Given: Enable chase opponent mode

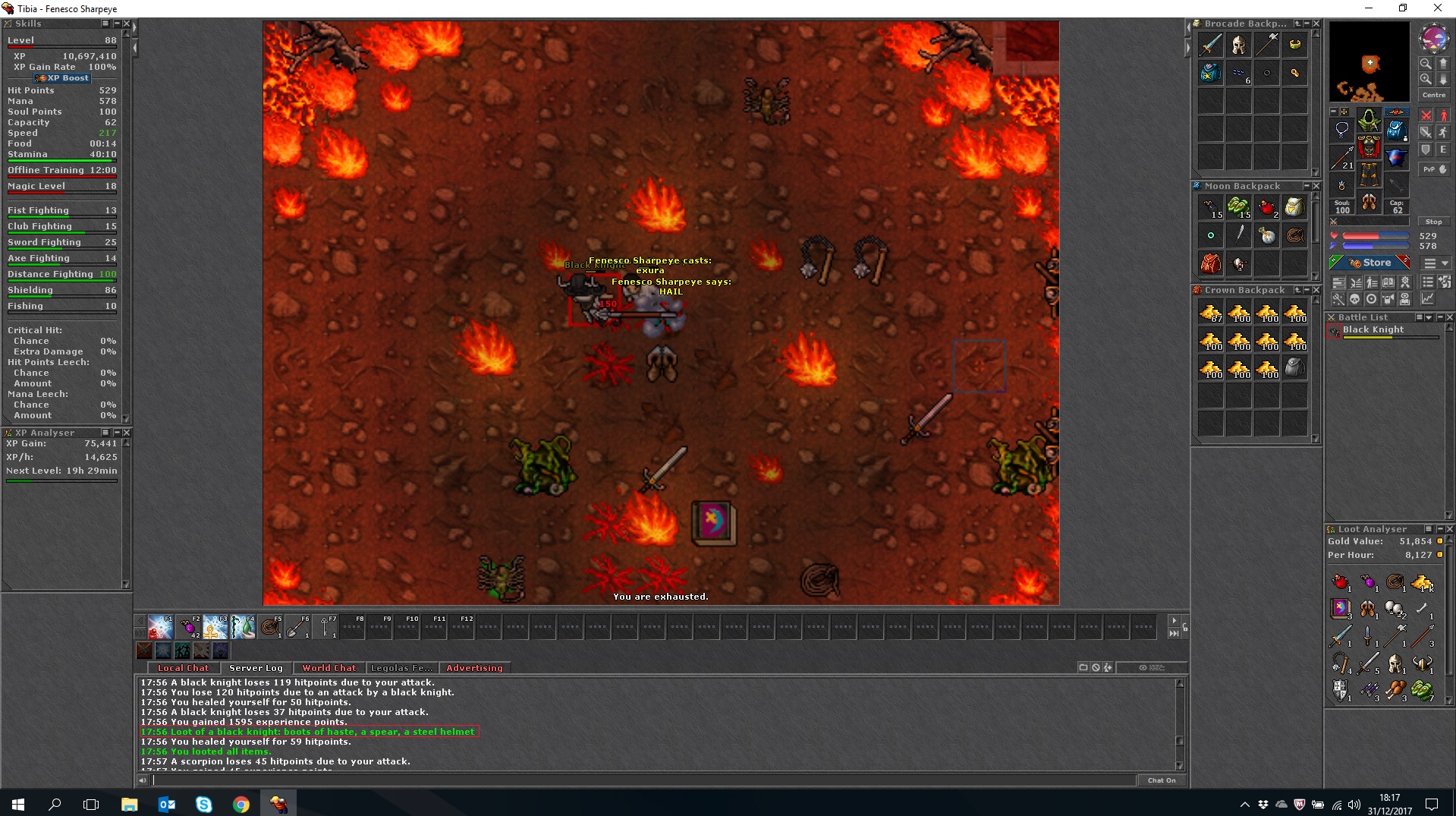Looking at the screenshot, I should tap(1444, 132).
